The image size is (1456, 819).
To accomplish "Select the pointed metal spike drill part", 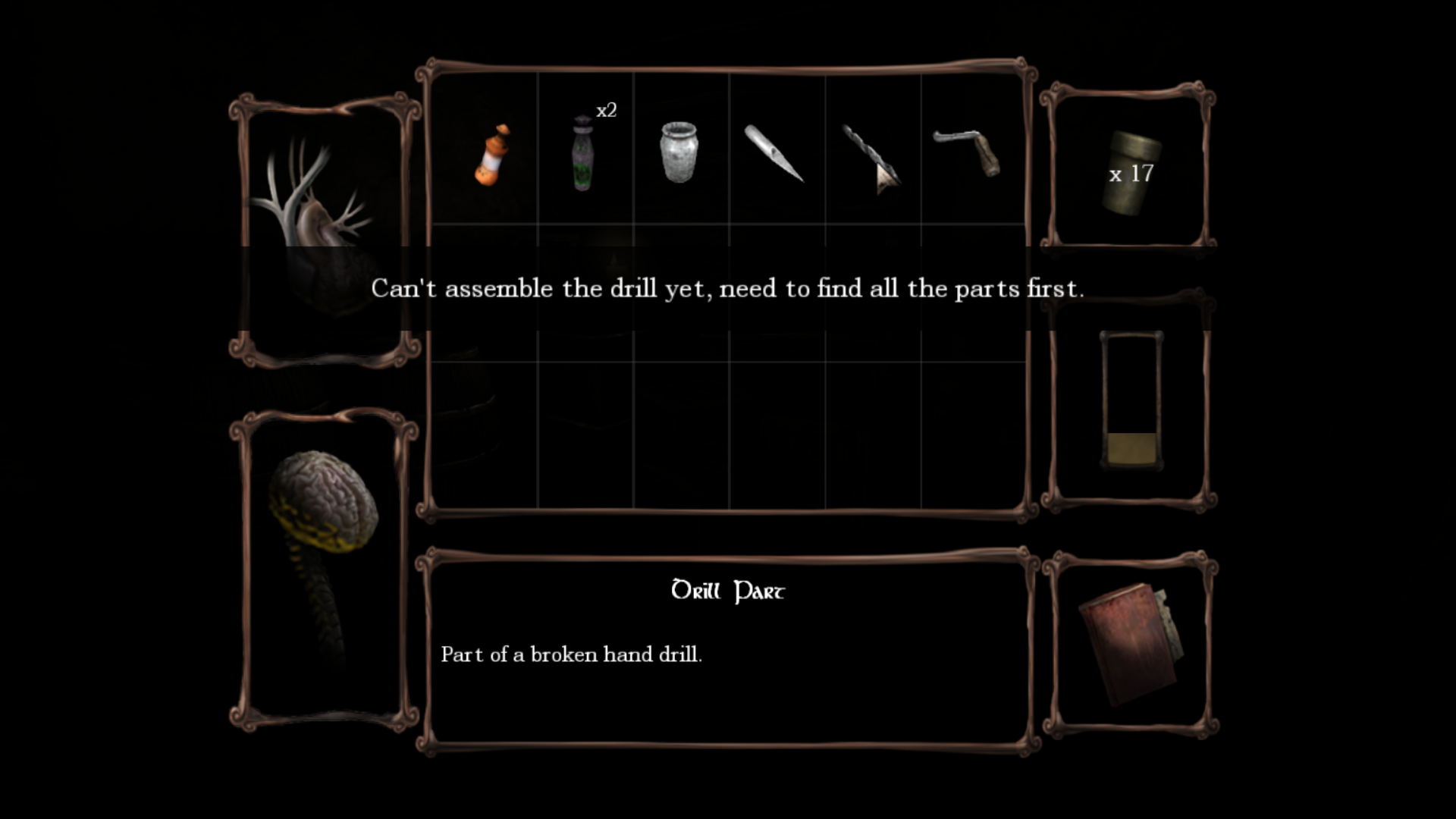I will tap(773, 153).
